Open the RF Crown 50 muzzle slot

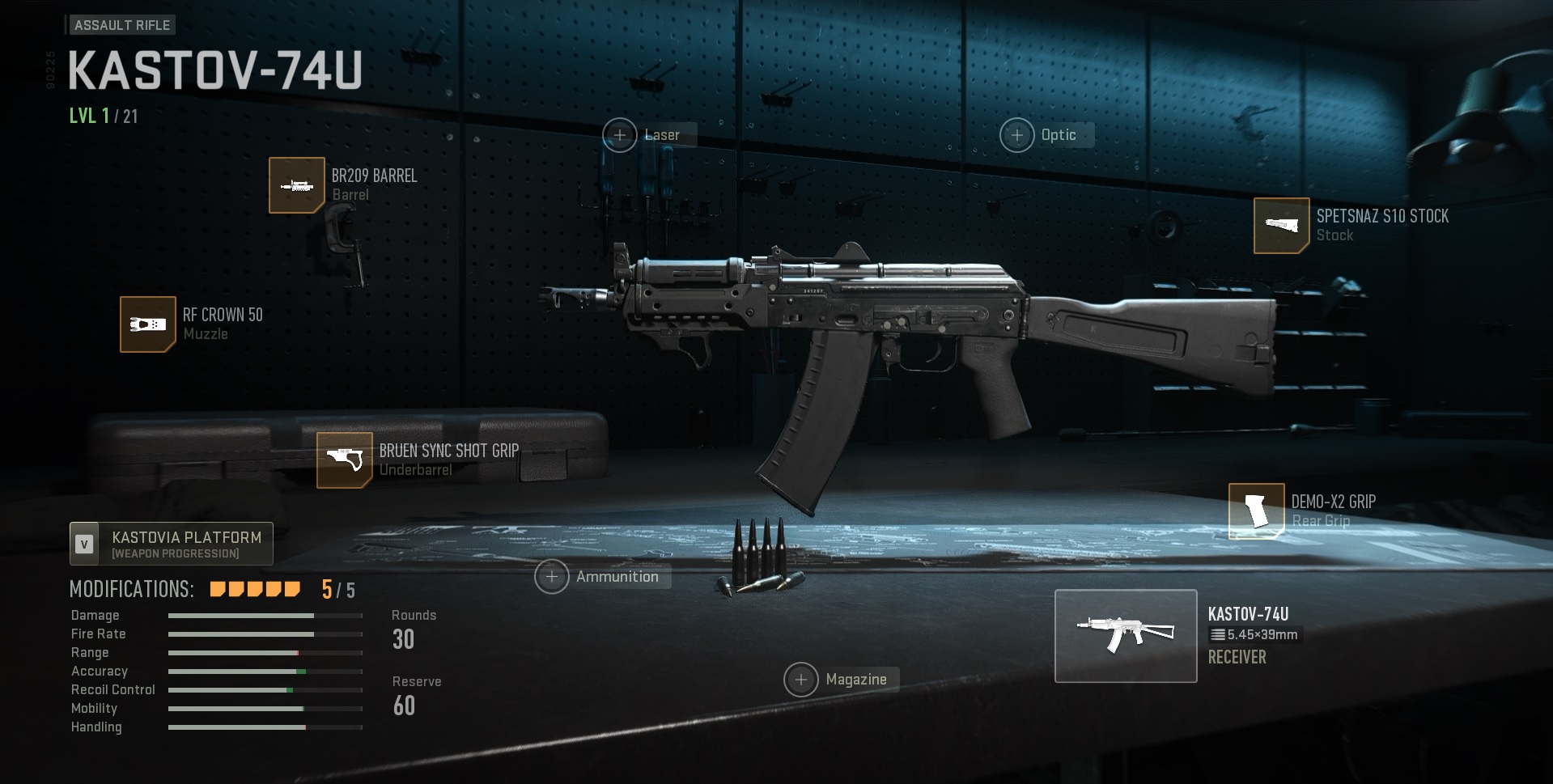tap(148, 324)
